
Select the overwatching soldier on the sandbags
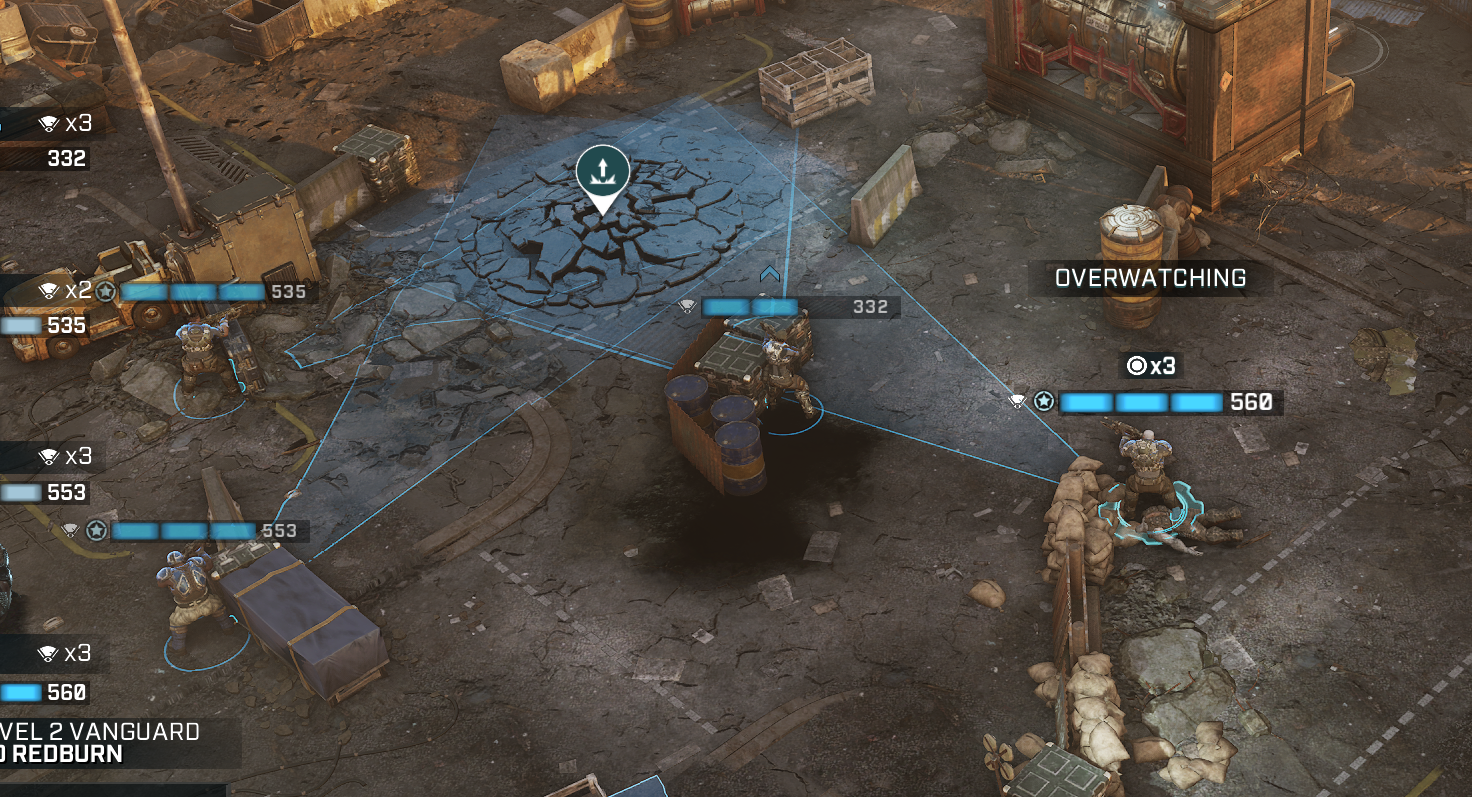[x=1145, y=460]
